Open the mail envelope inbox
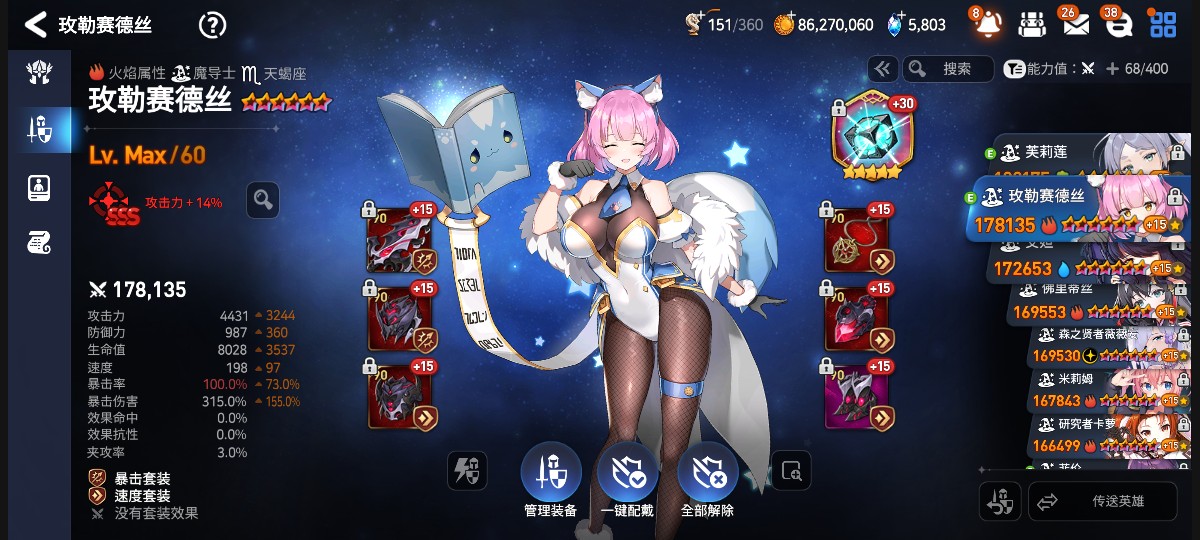The image size is (1200, 540). pos(1075,24)
